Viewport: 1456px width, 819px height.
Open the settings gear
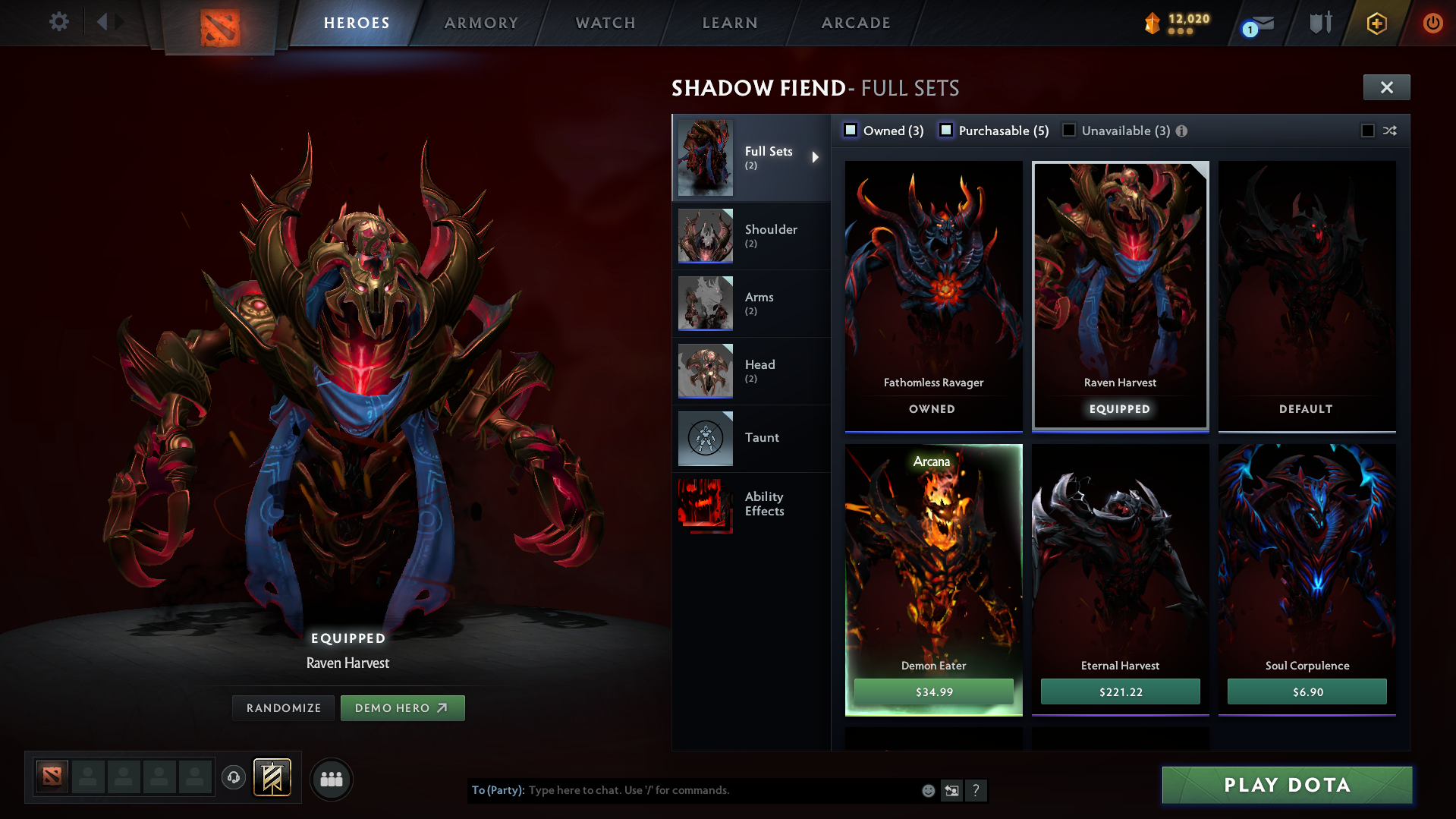[59, 23]
